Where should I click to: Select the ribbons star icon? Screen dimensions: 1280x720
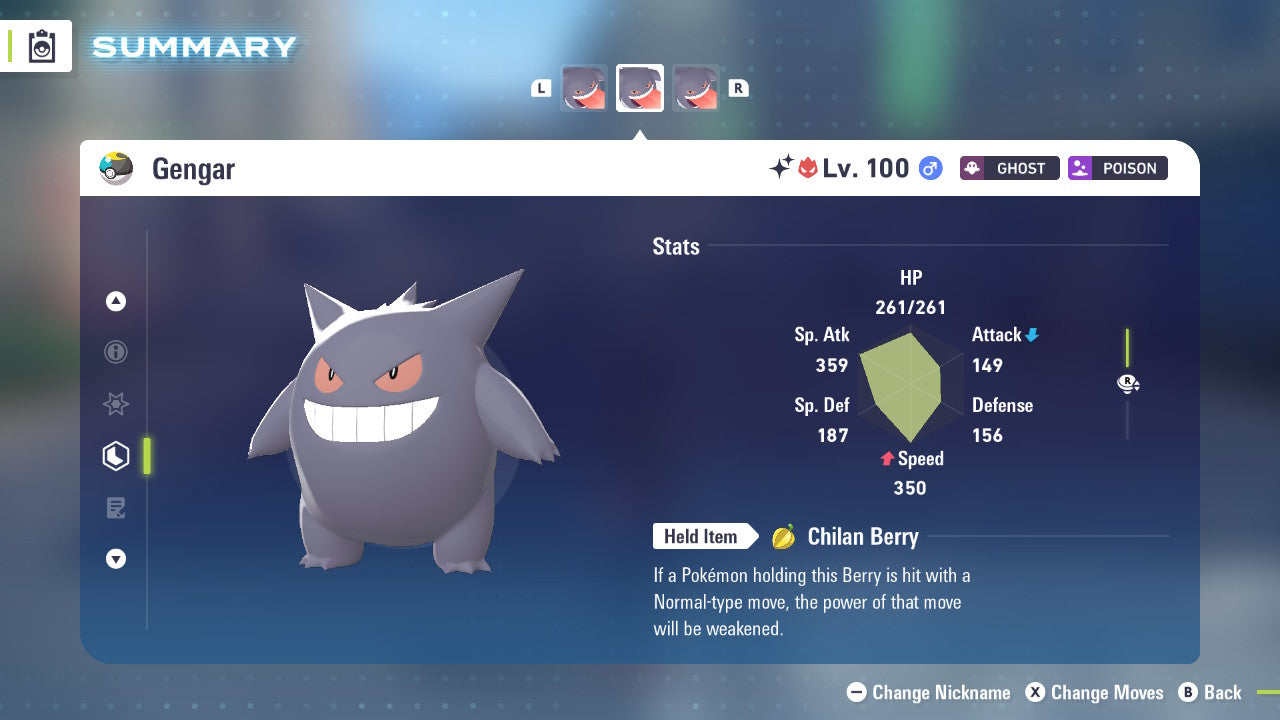(x=116, y=404)
